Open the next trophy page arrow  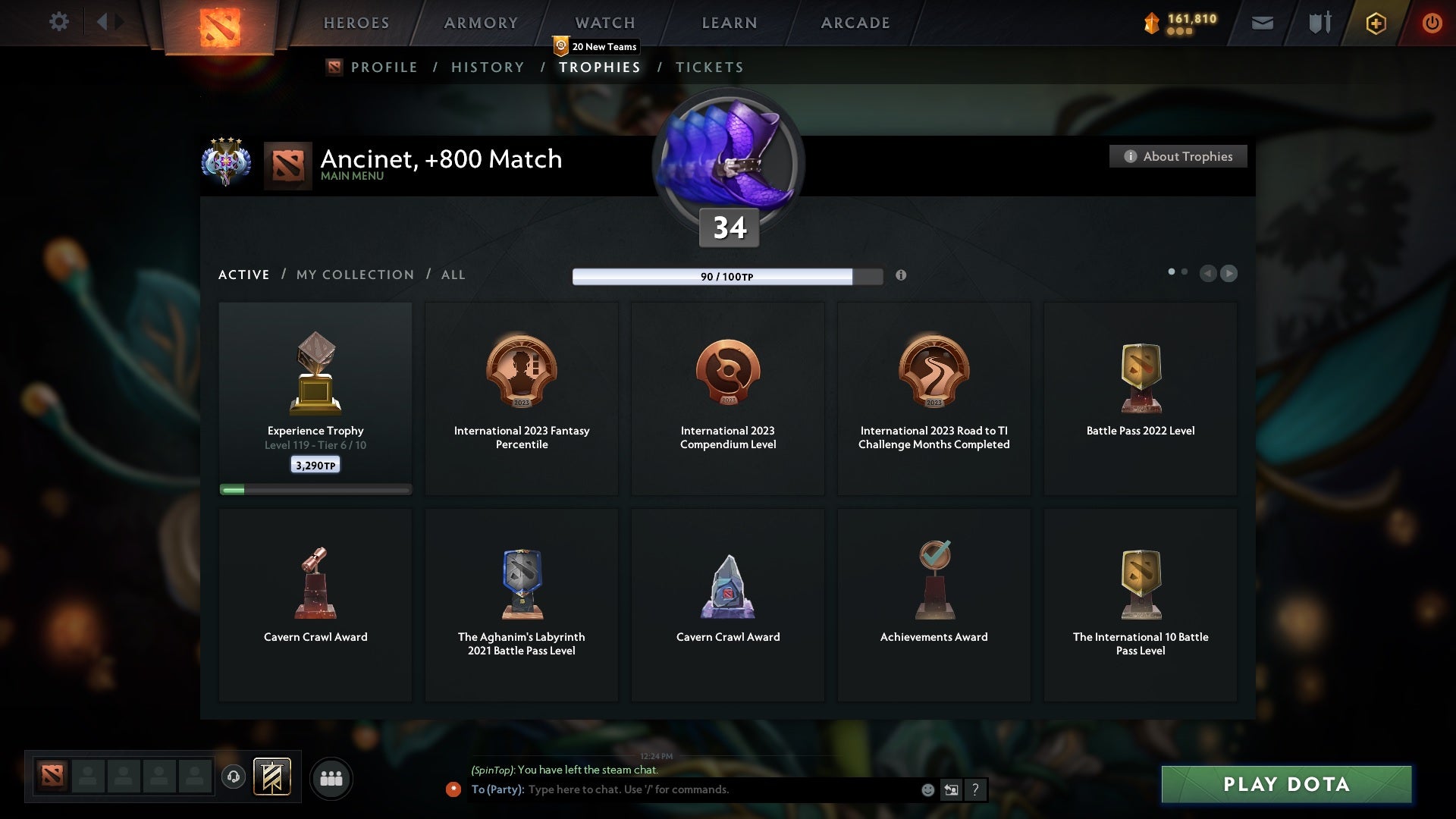tap(1228, 274)
